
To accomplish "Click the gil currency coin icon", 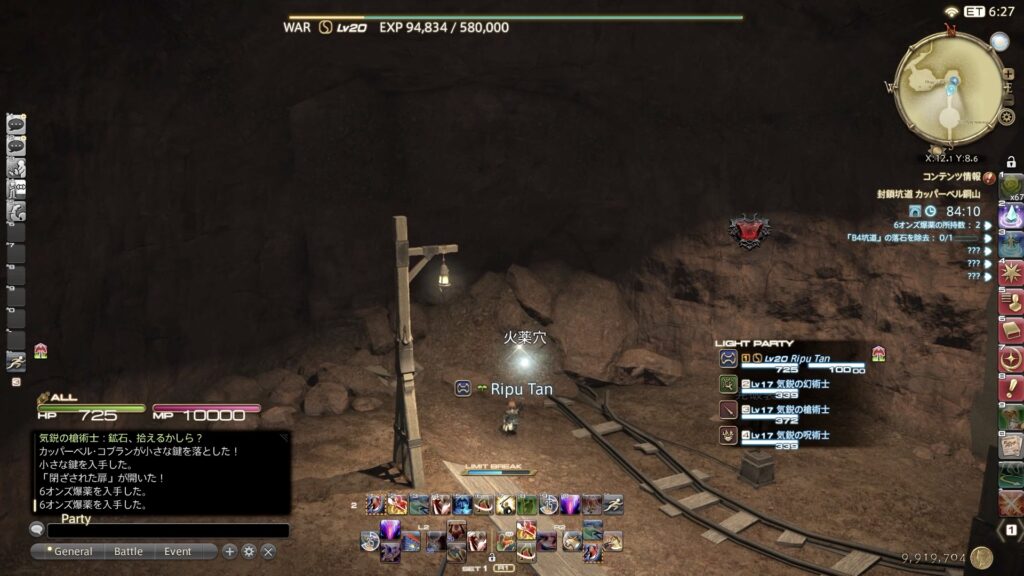I will click(x=980, y=558).
